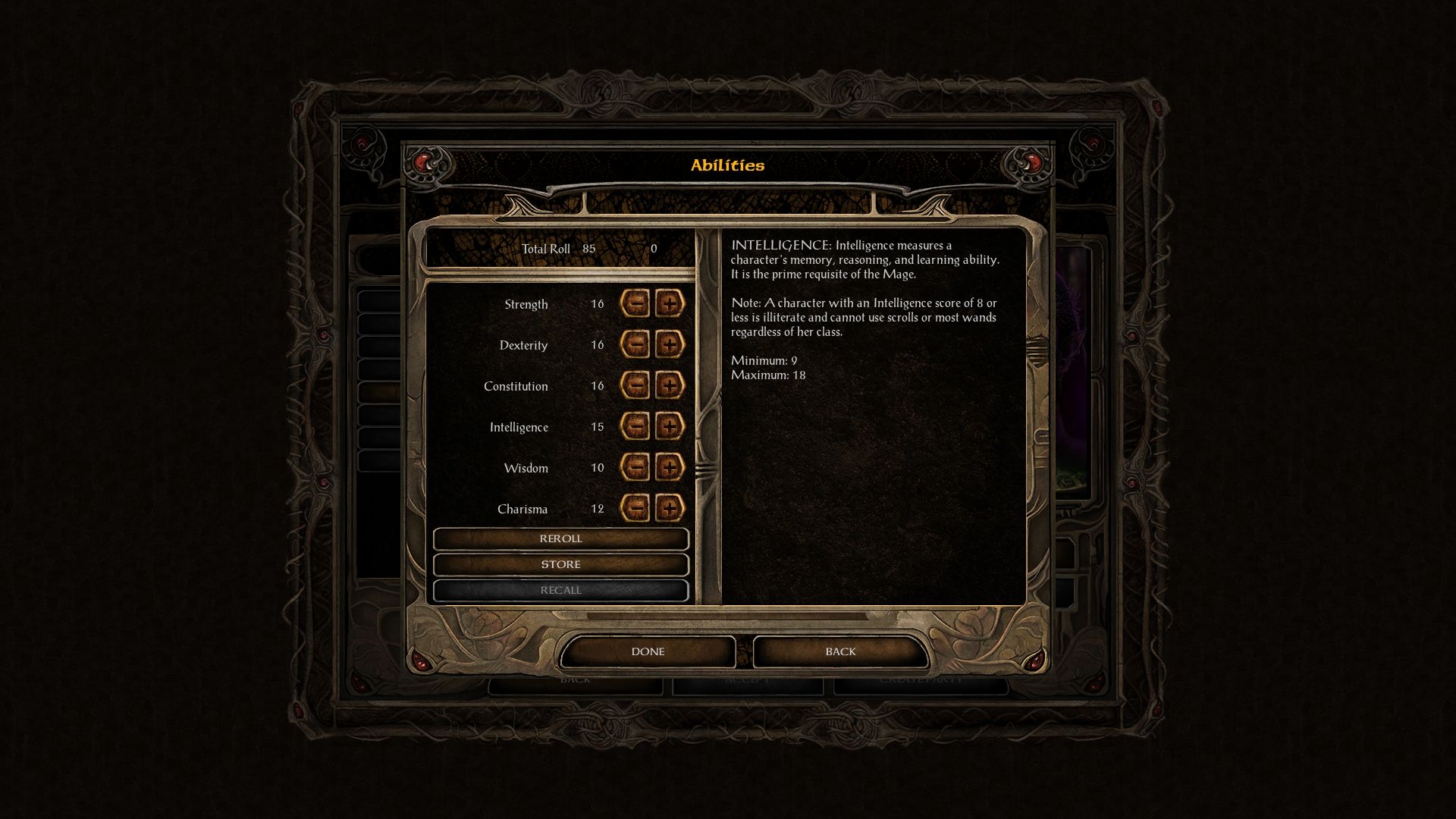Click the Wisdom minus button
The height and width of the screenshot is (819, 1456).
tap(635, 468)
